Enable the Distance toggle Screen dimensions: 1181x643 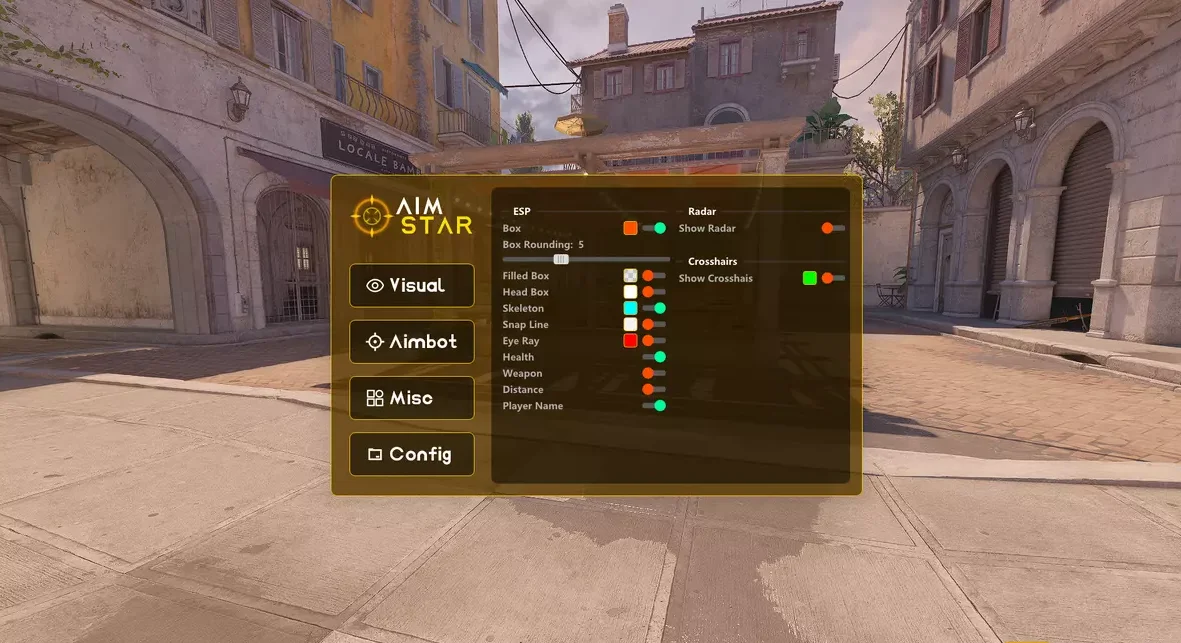pyautogui.click(x=654, y=389)
